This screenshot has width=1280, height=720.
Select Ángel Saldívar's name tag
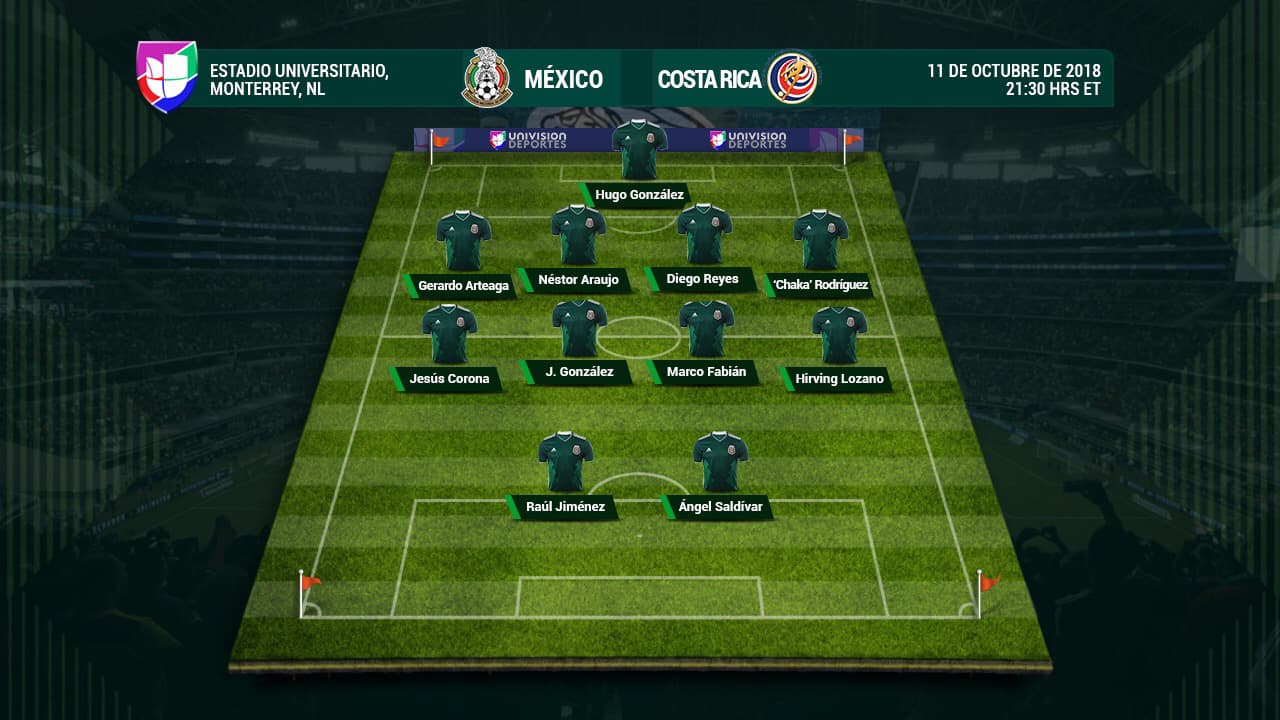[x=720, y=507]
